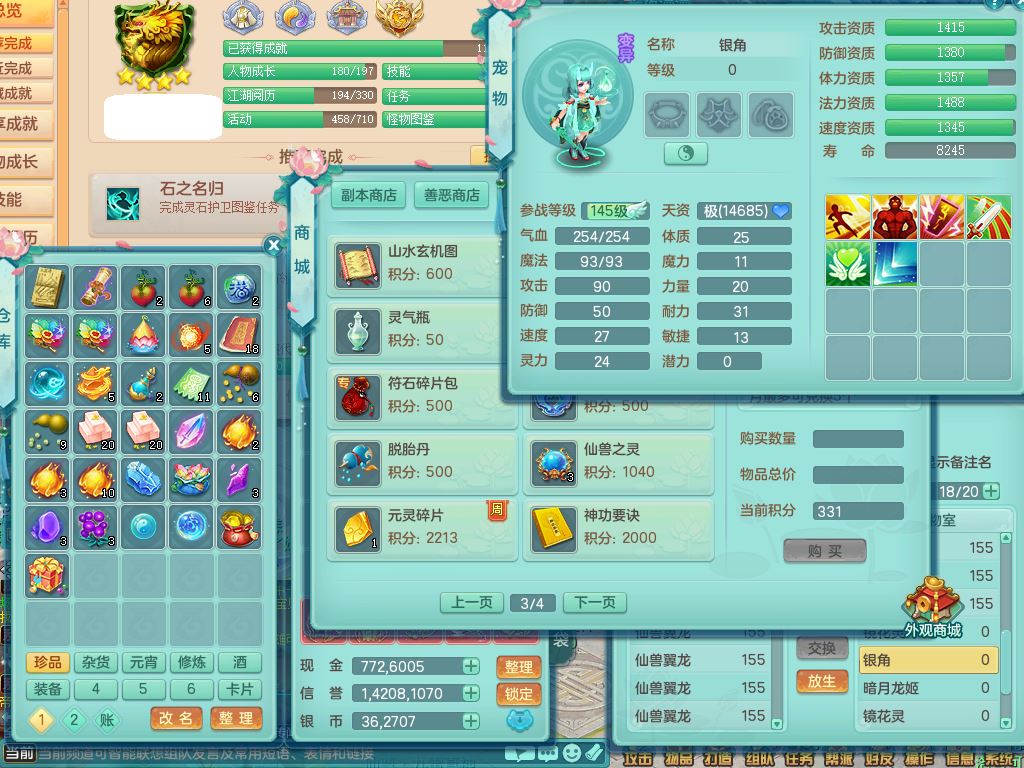Open the 副本商店 shop tab
1024x768 pixels.
click(x=369, y=195)
